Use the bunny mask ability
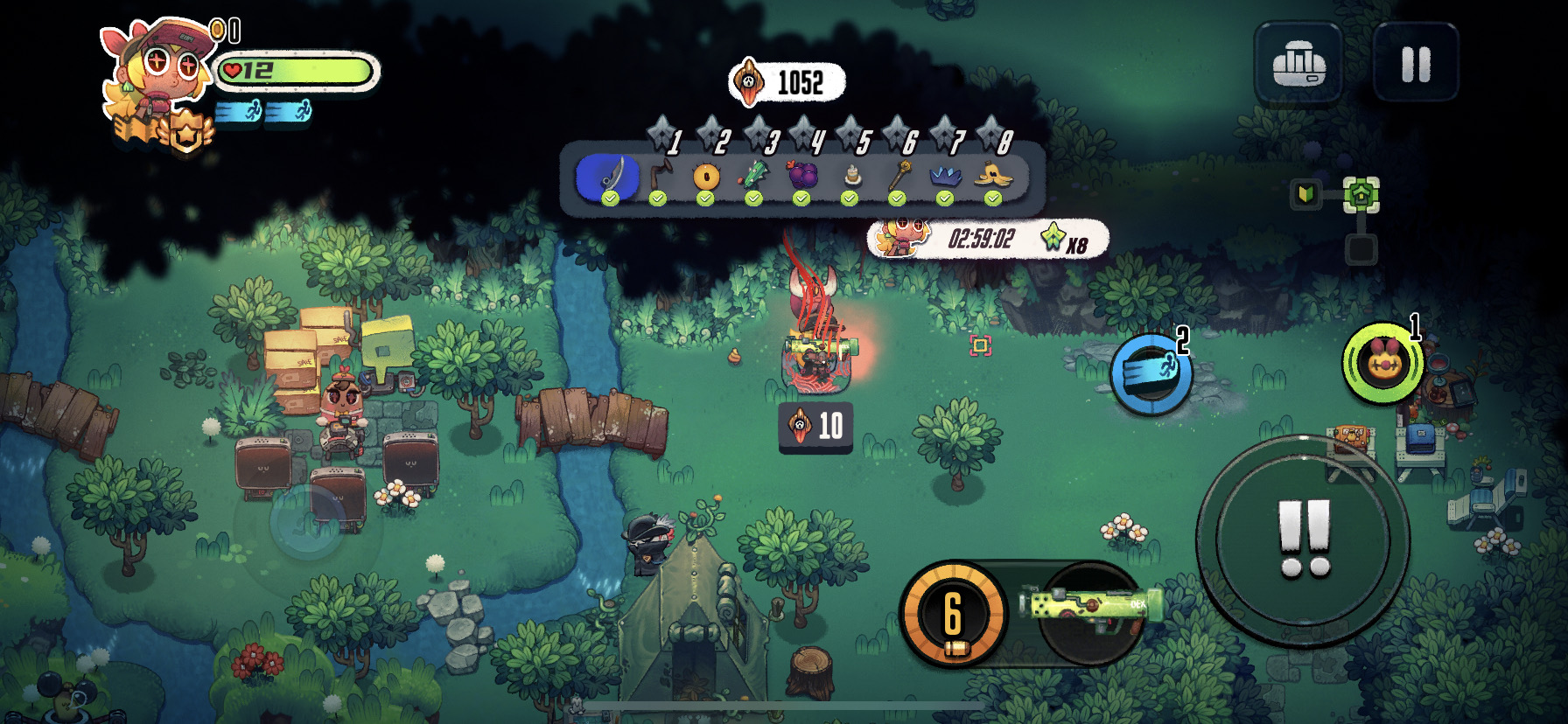The height and width of the screenshot is (724, 1568). click(x=1382, y=363)
